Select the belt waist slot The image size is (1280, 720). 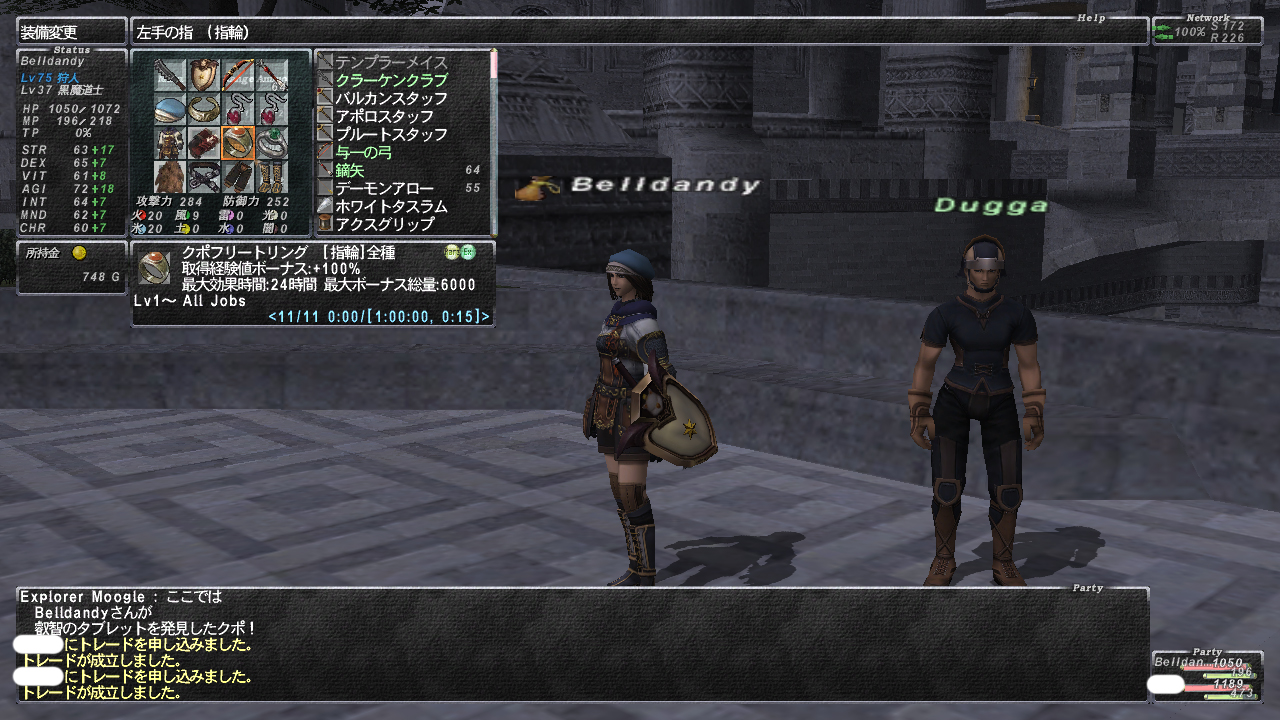point(204,177)
